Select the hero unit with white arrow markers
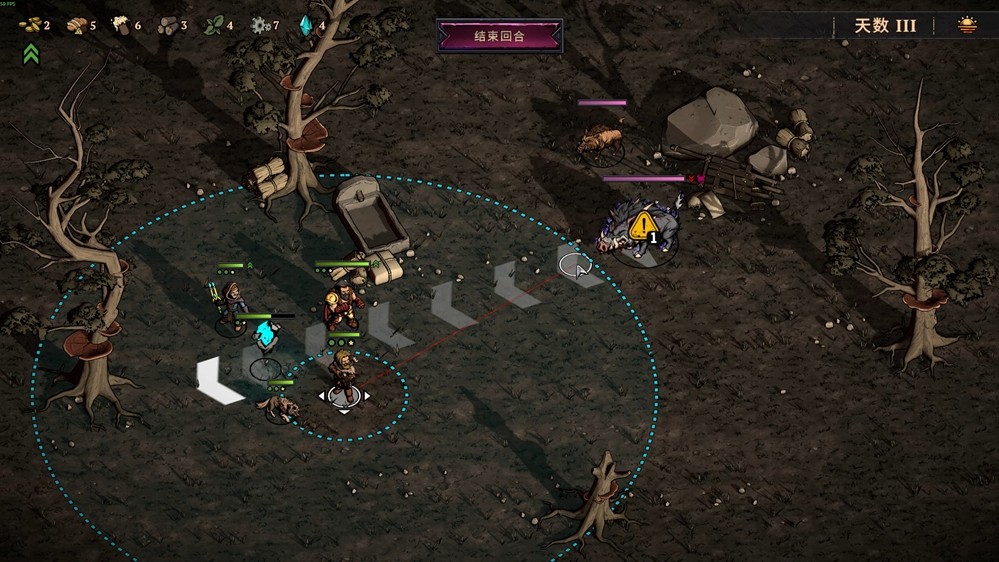Screen dimensions: 999x562 tap(344, 374)
